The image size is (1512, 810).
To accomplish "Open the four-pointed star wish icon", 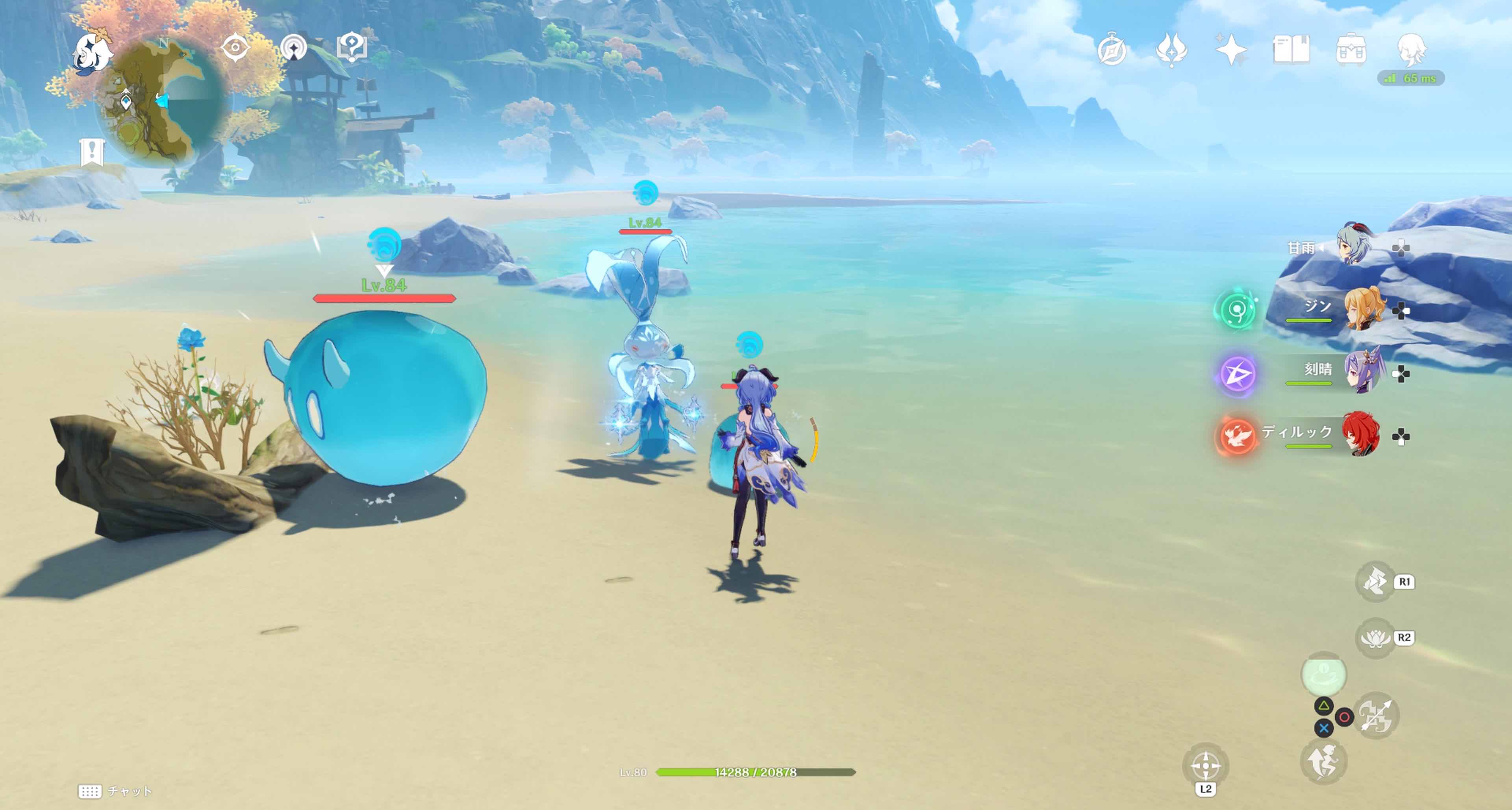I will [1231, 50].
